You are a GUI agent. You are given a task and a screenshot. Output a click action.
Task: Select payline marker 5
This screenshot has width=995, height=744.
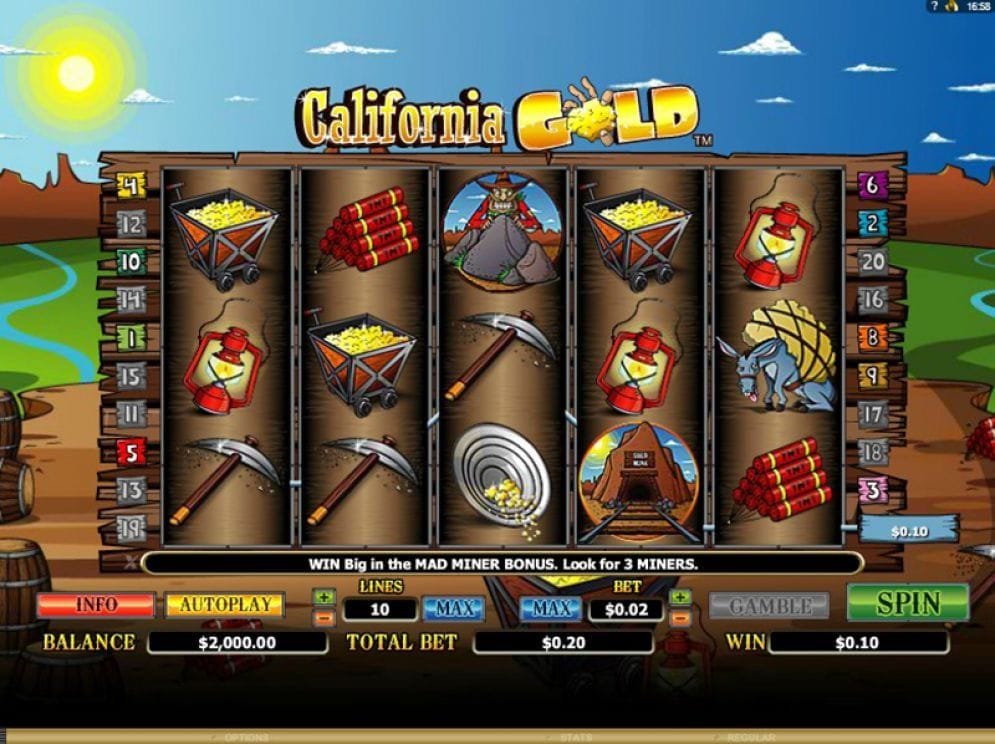(x=131, y=452)
